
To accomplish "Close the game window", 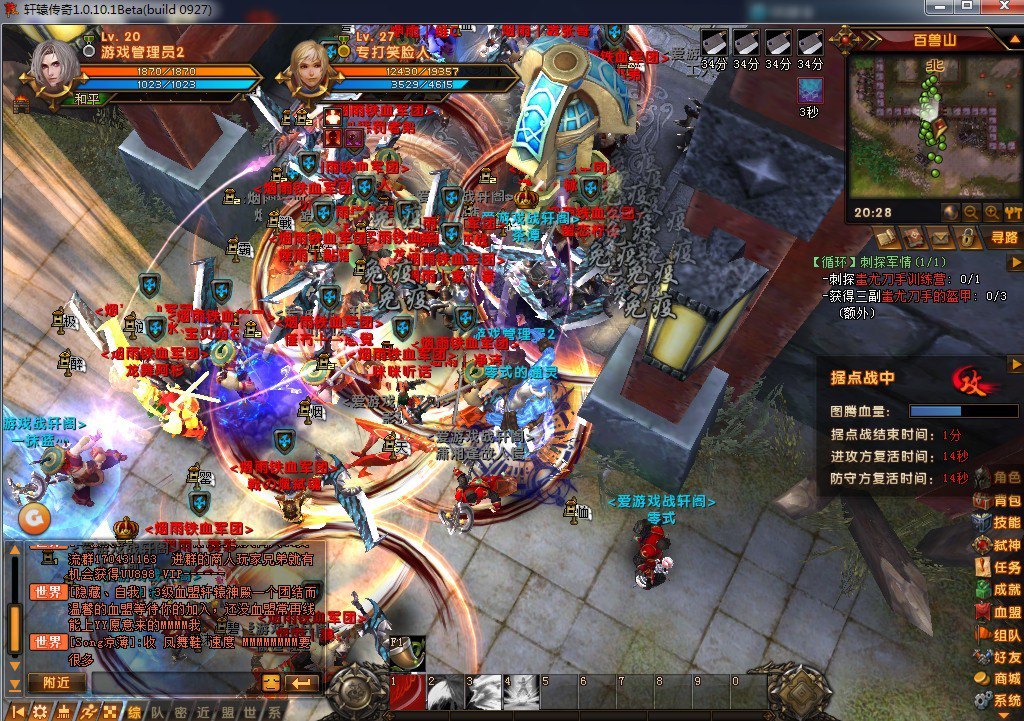I will (1000, 8).
